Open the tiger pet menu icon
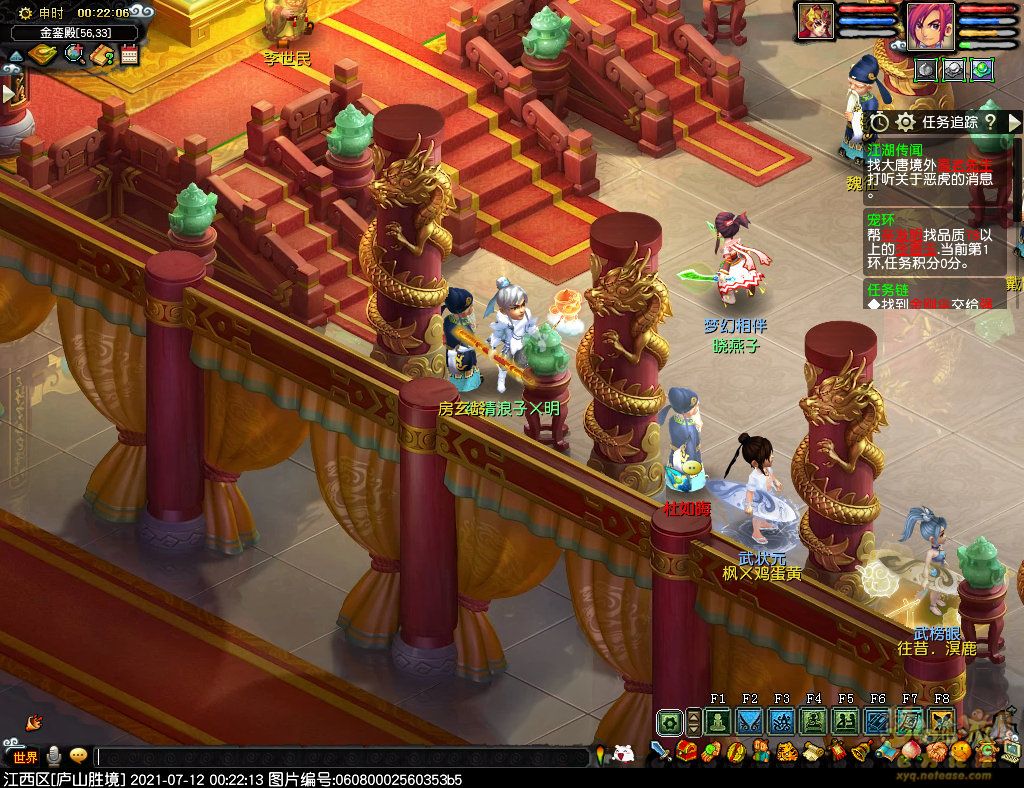 [785, 751]
